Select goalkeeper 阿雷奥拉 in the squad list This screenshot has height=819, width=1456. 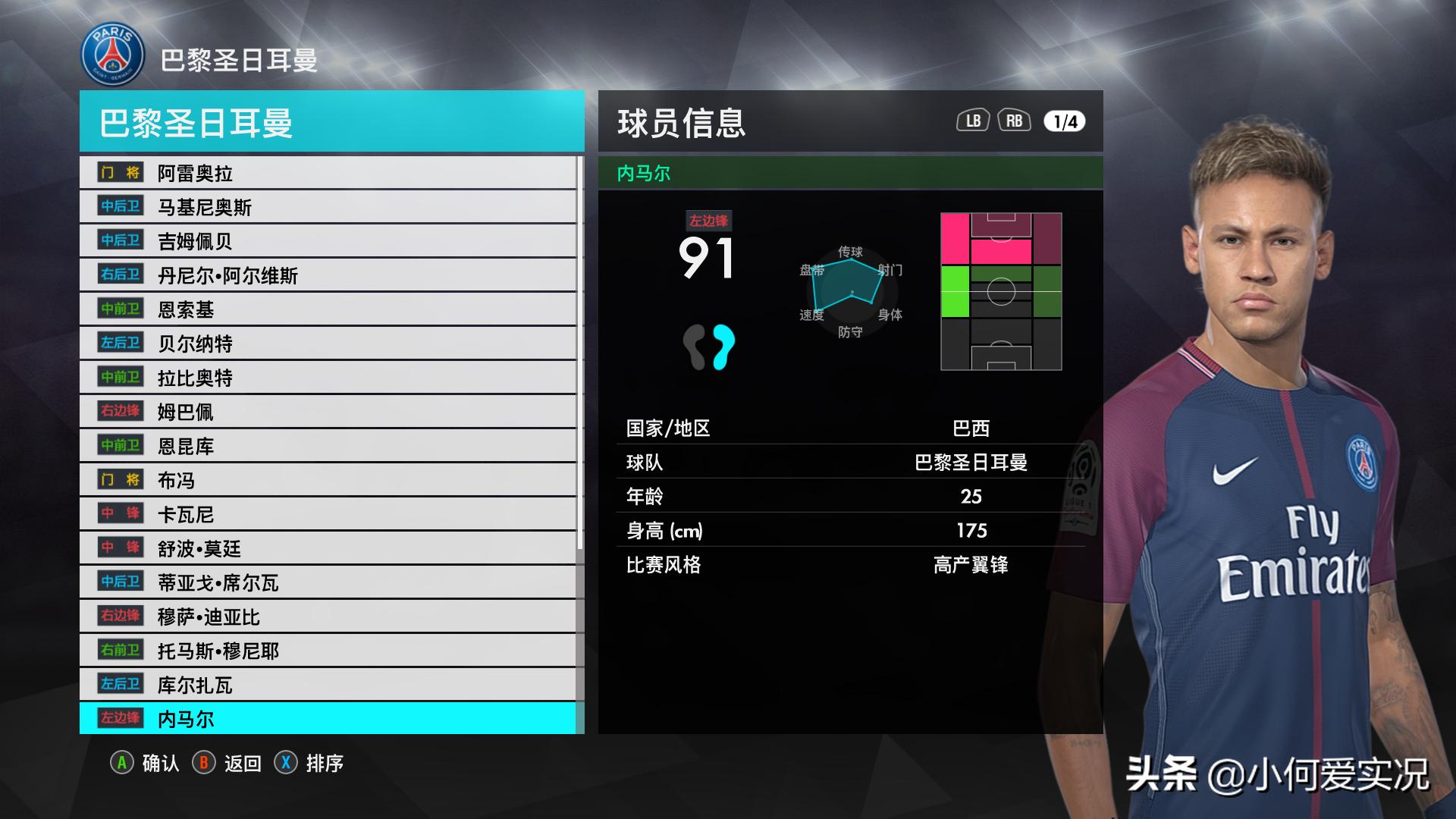(328, 173)
